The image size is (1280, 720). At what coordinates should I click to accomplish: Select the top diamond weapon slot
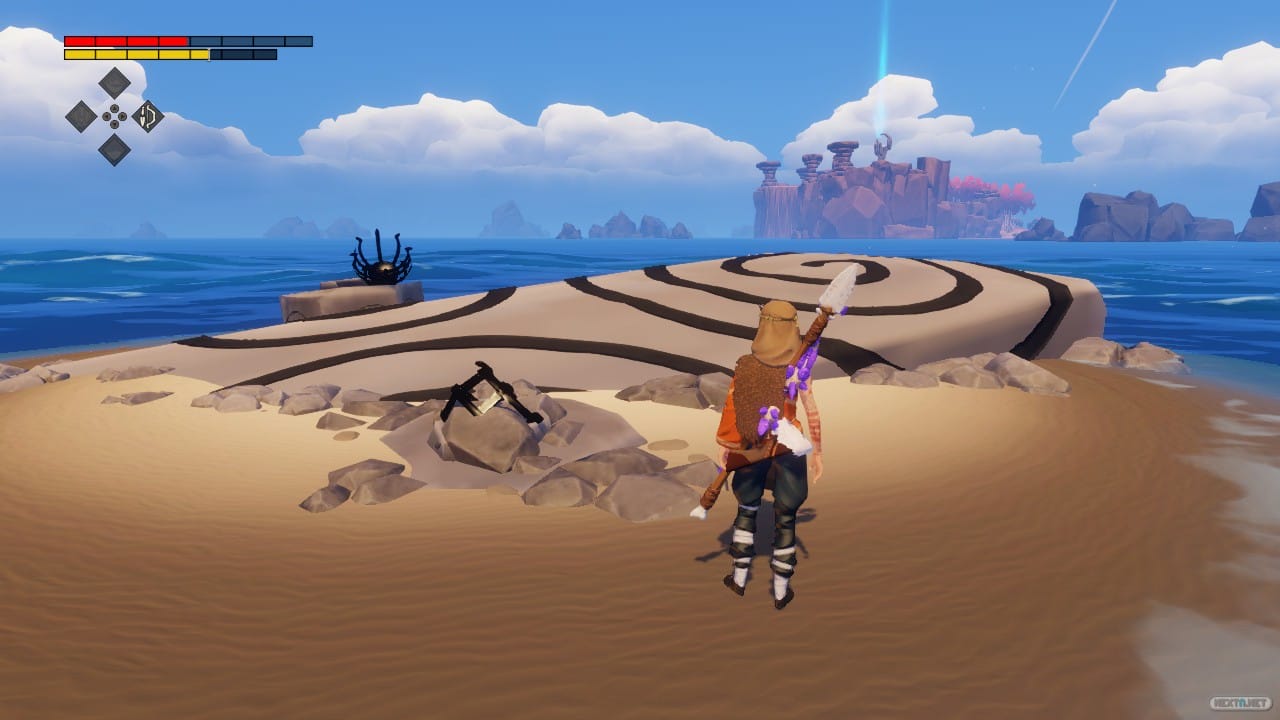coord(114,82)
